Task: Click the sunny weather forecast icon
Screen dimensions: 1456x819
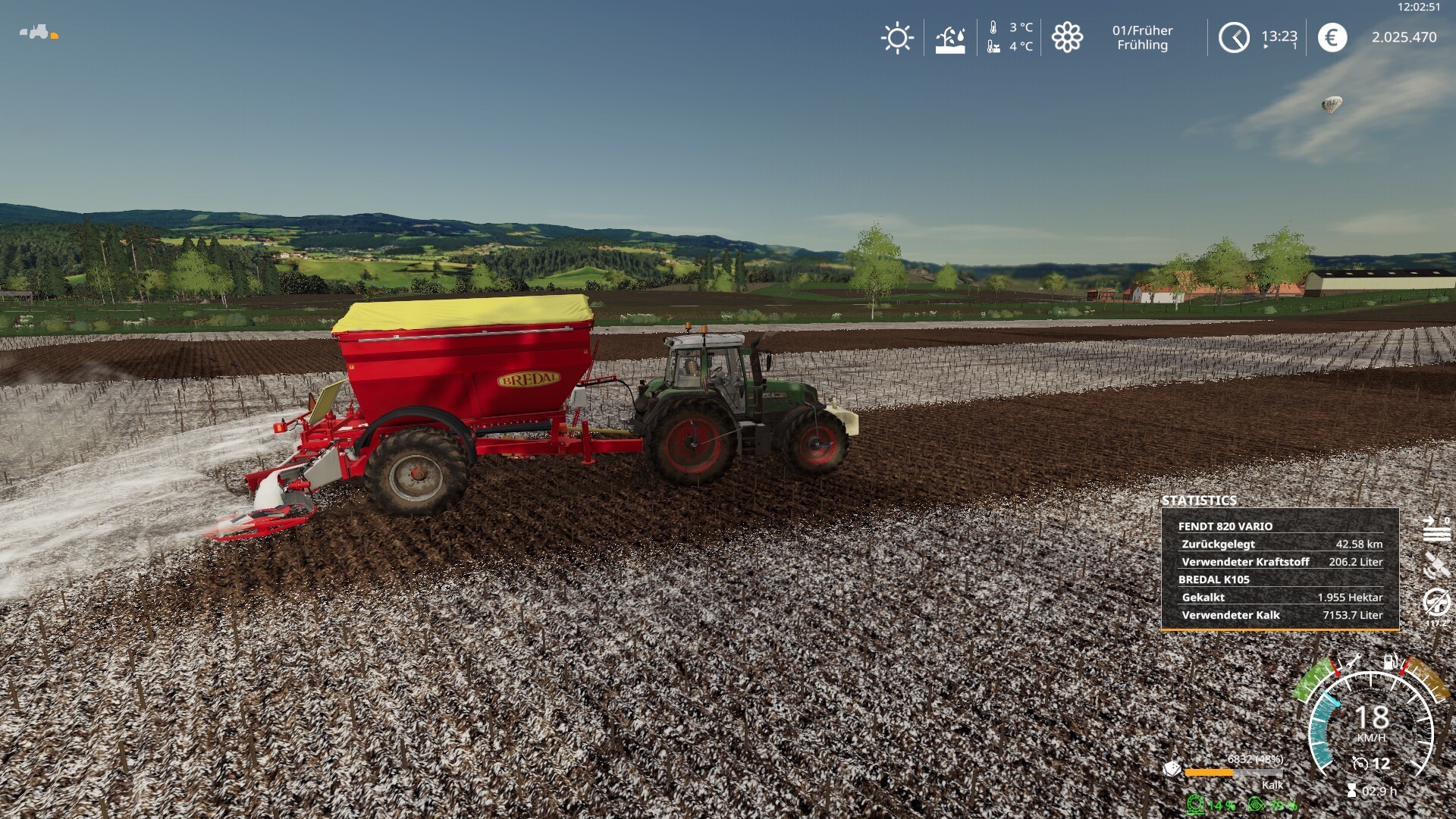Action: [897, 37]
